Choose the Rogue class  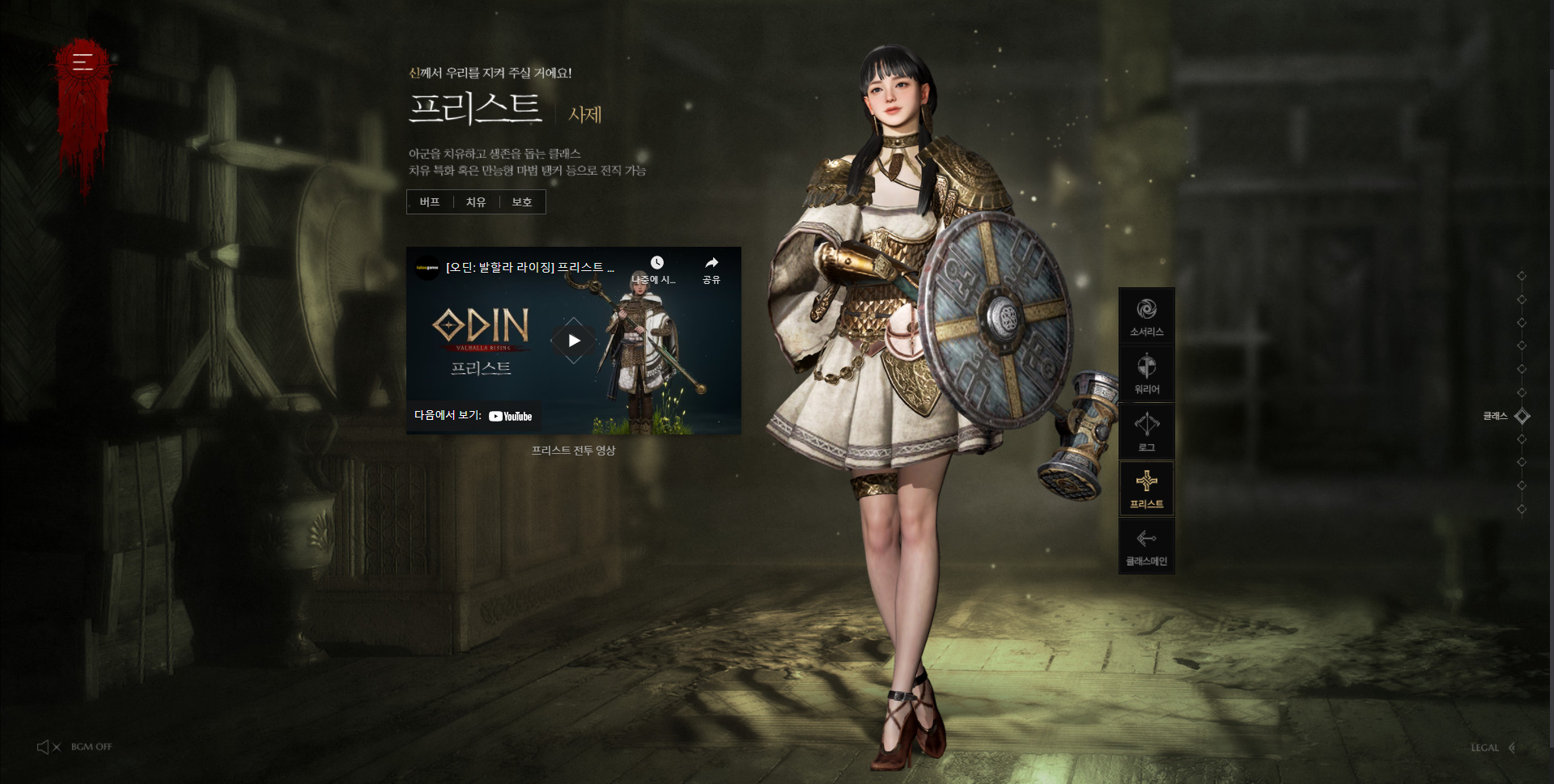[1146, 431]
